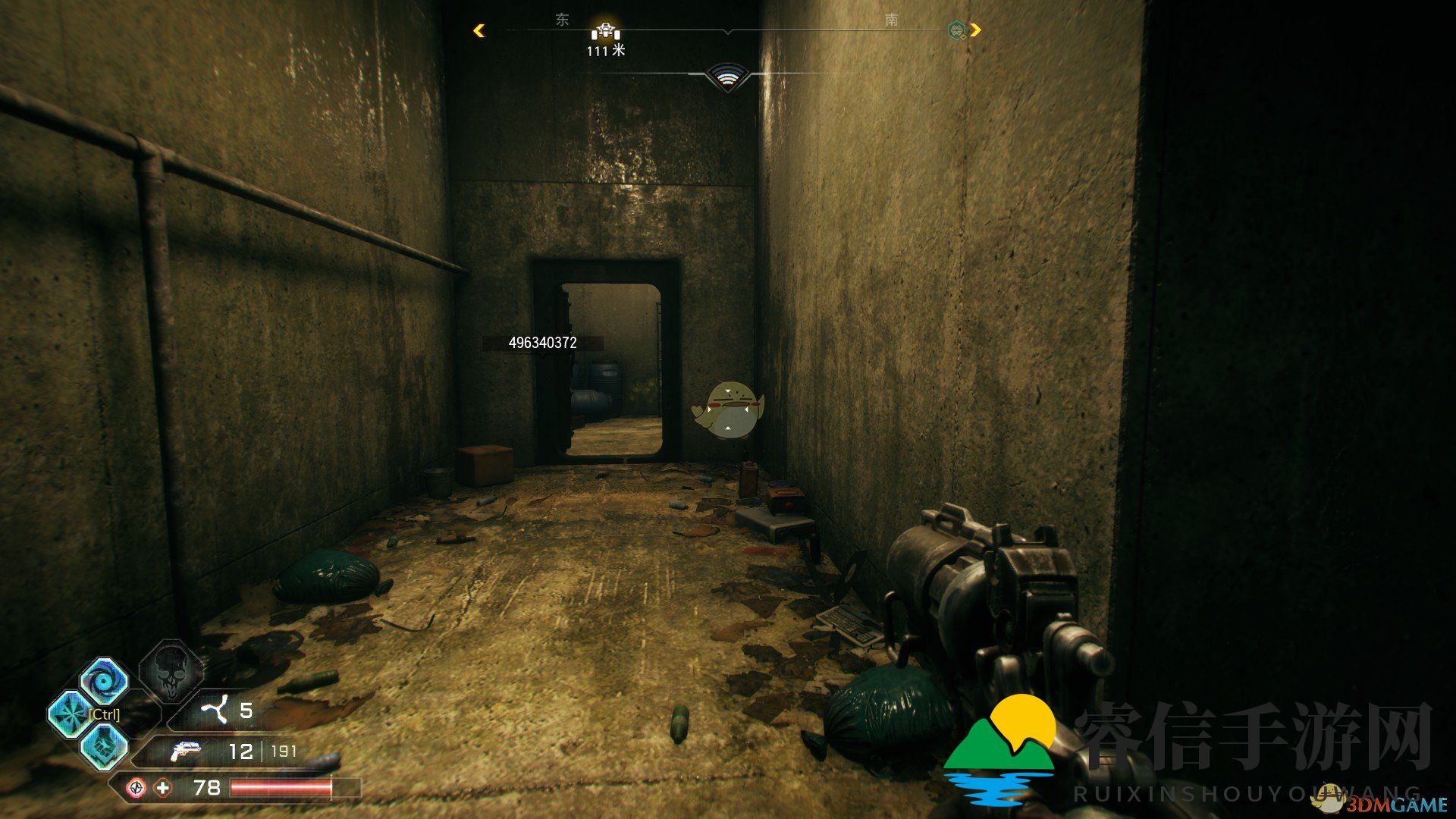Screen dimensions: 1456x819
Task: Click the red circular status icon
Action: click(x=136, y=788)
